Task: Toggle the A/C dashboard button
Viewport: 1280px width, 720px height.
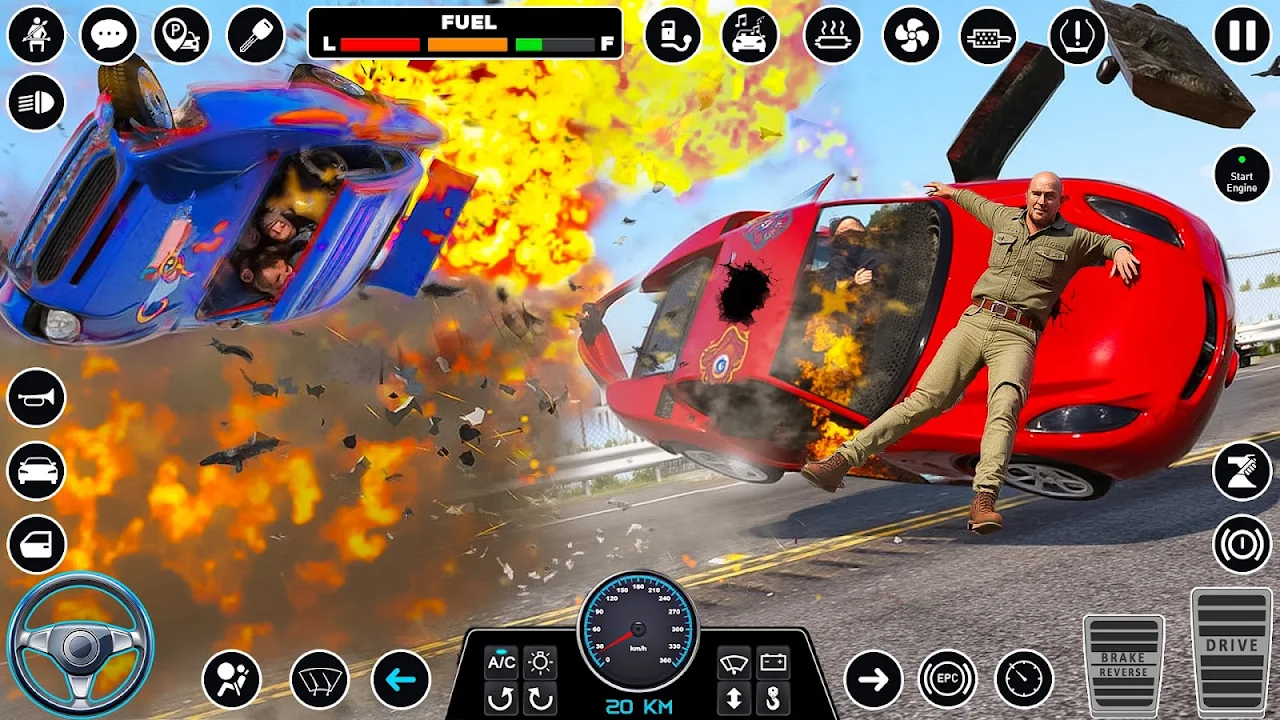Action: coord(501,662)
